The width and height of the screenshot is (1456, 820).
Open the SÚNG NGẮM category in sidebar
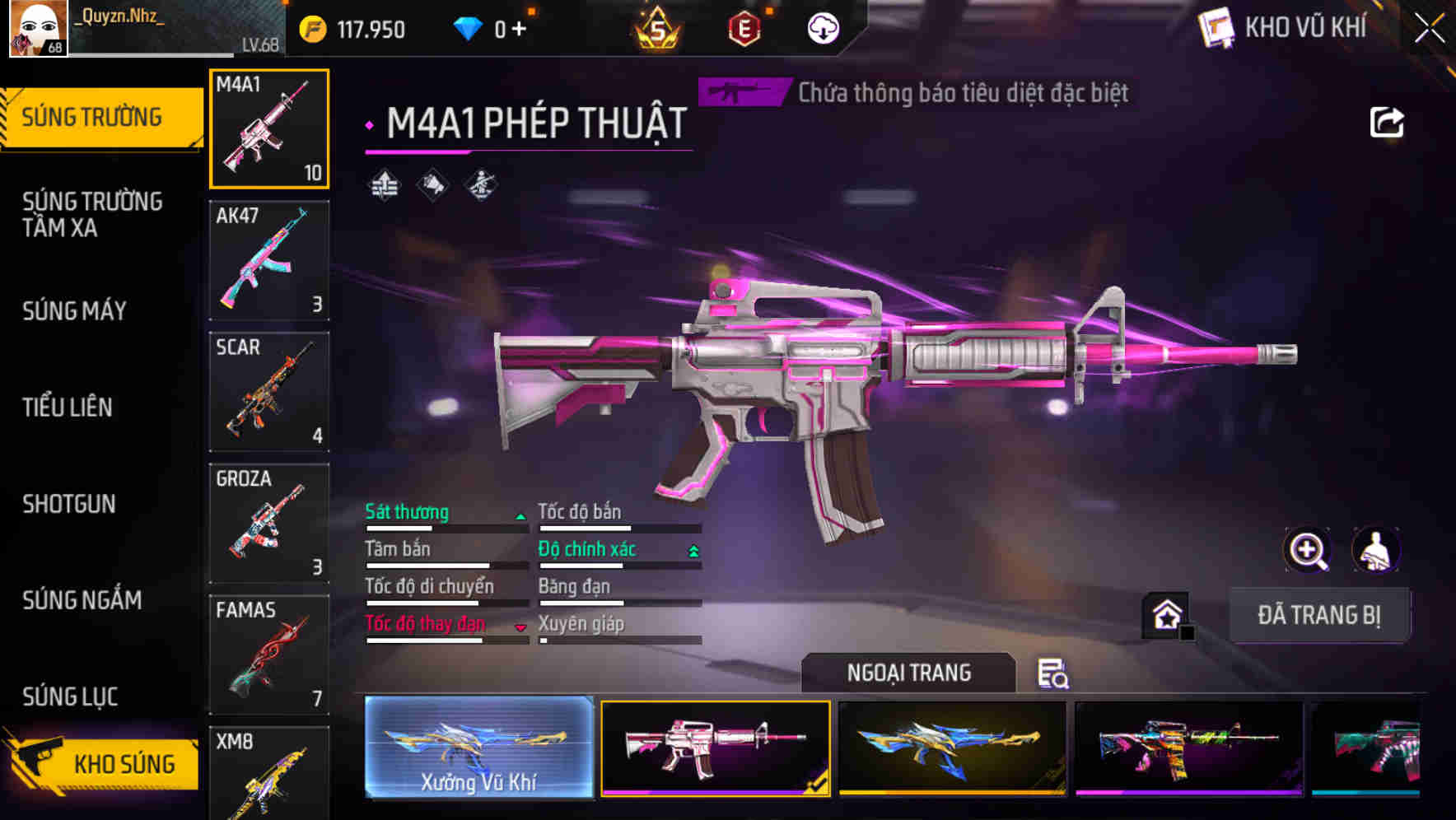pyautogui.click(x=81, y=600)
